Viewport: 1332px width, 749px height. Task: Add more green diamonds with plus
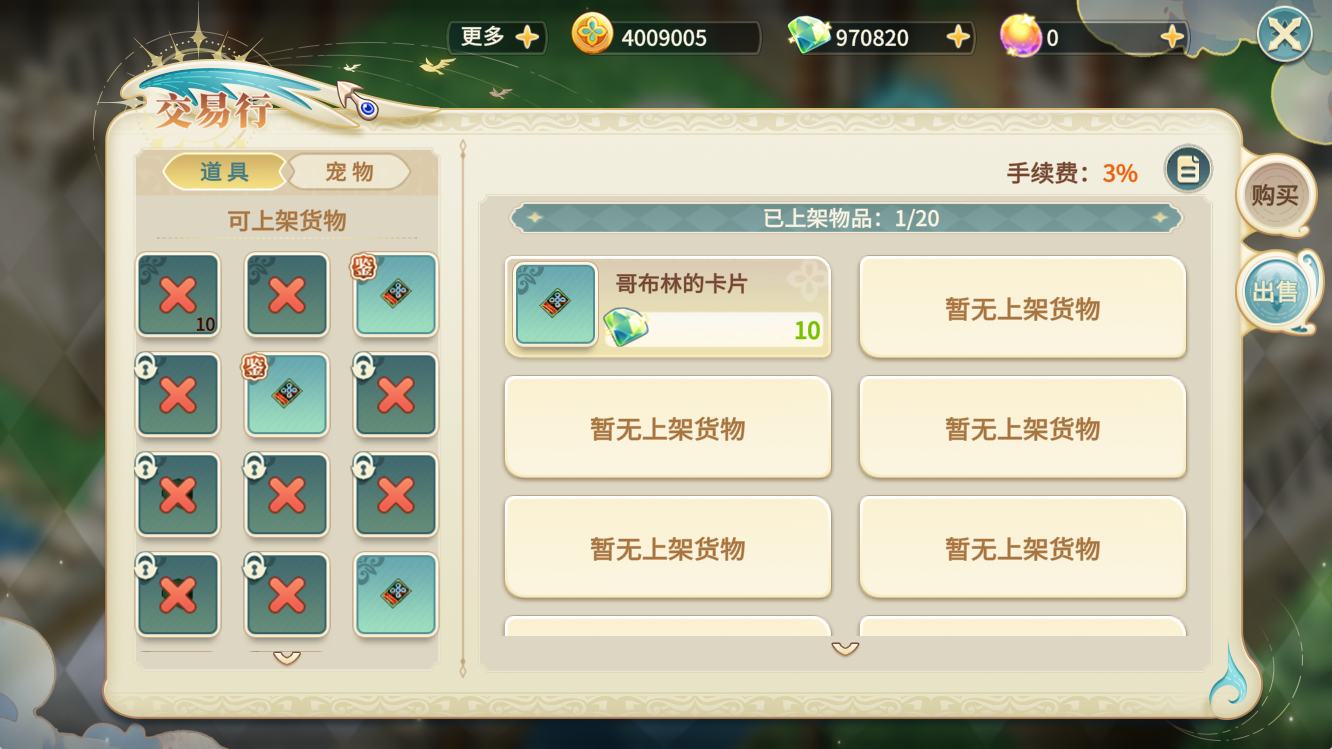pos(958,38)
